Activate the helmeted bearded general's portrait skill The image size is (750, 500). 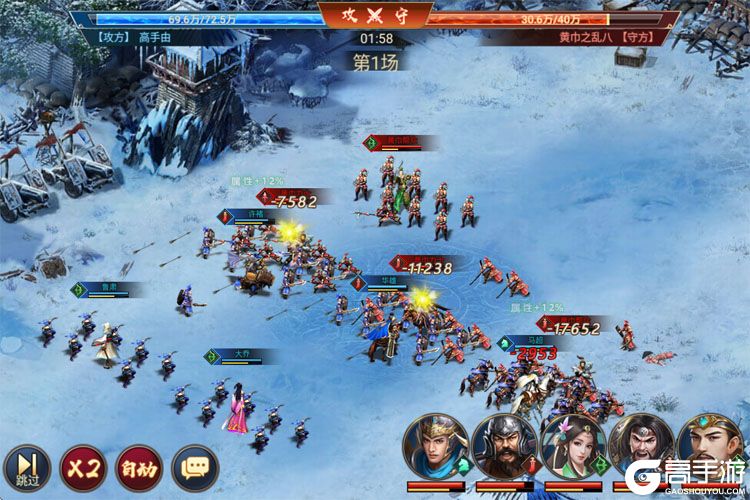coord(504,447)
